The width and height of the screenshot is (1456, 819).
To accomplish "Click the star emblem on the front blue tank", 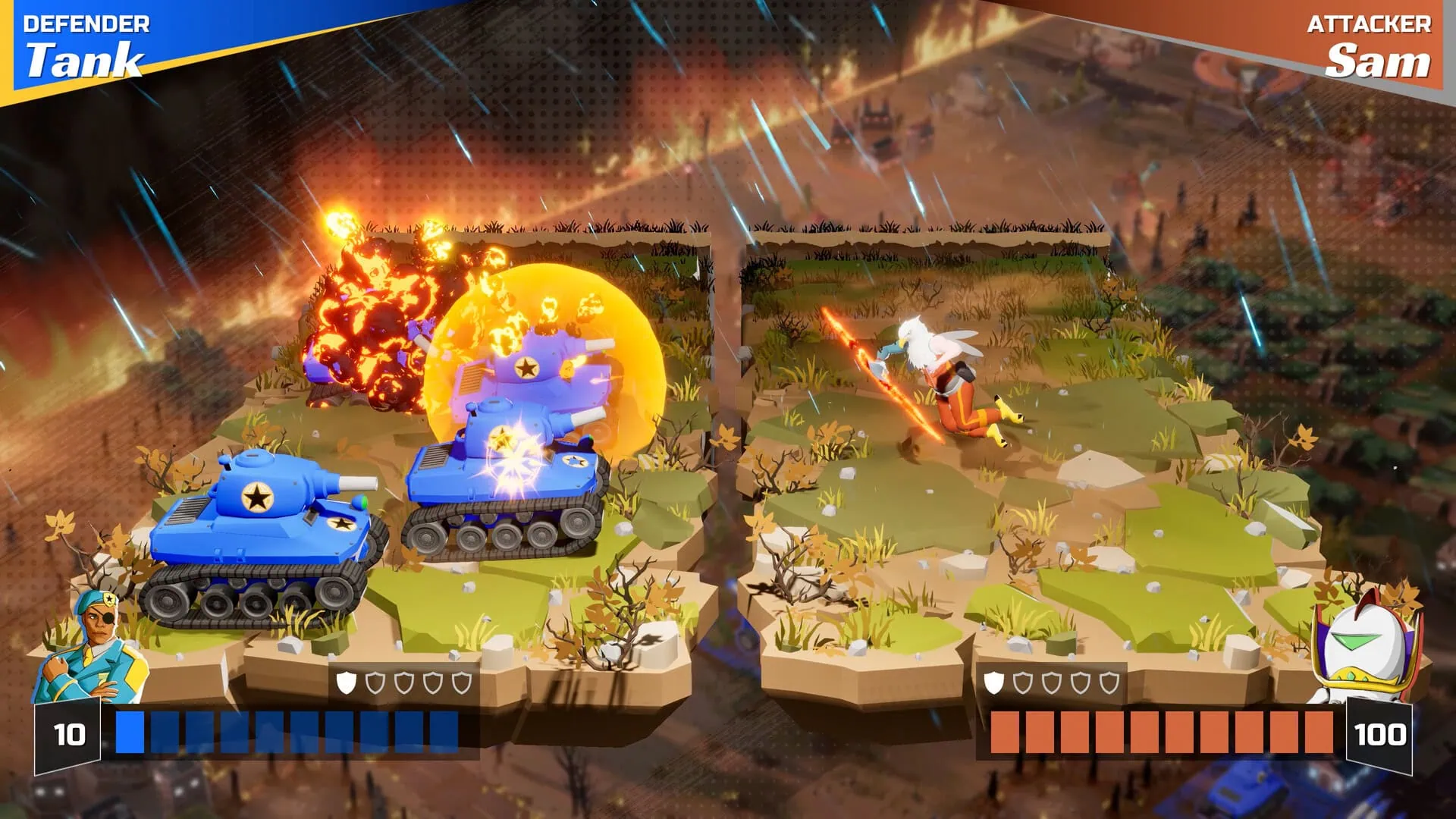I will 257,497.
